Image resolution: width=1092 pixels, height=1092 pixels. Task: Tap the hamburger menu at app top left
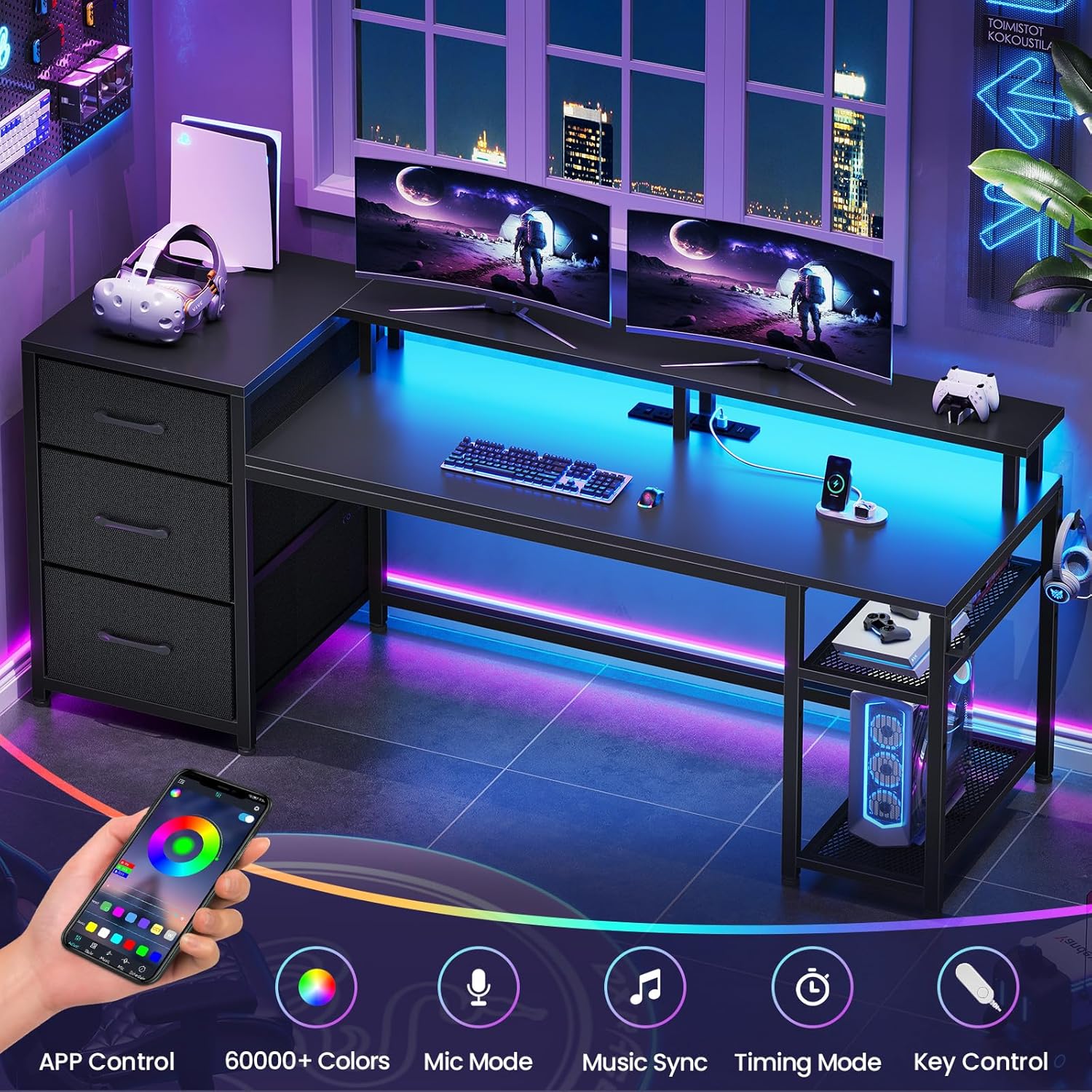click(x=181, y=782)
